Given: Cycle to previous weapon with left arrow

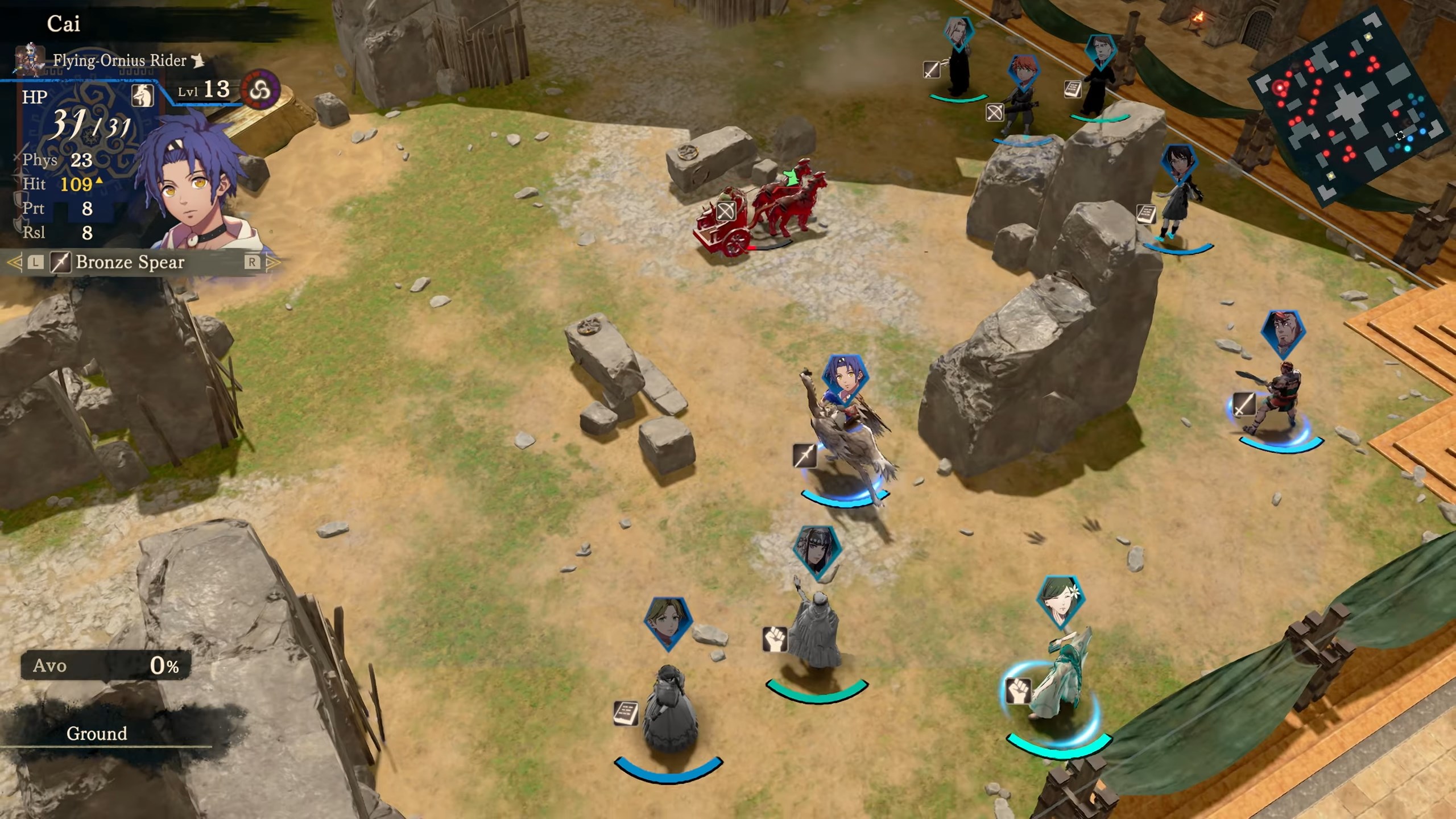Looking at the screenshot, I should point(15,262).
